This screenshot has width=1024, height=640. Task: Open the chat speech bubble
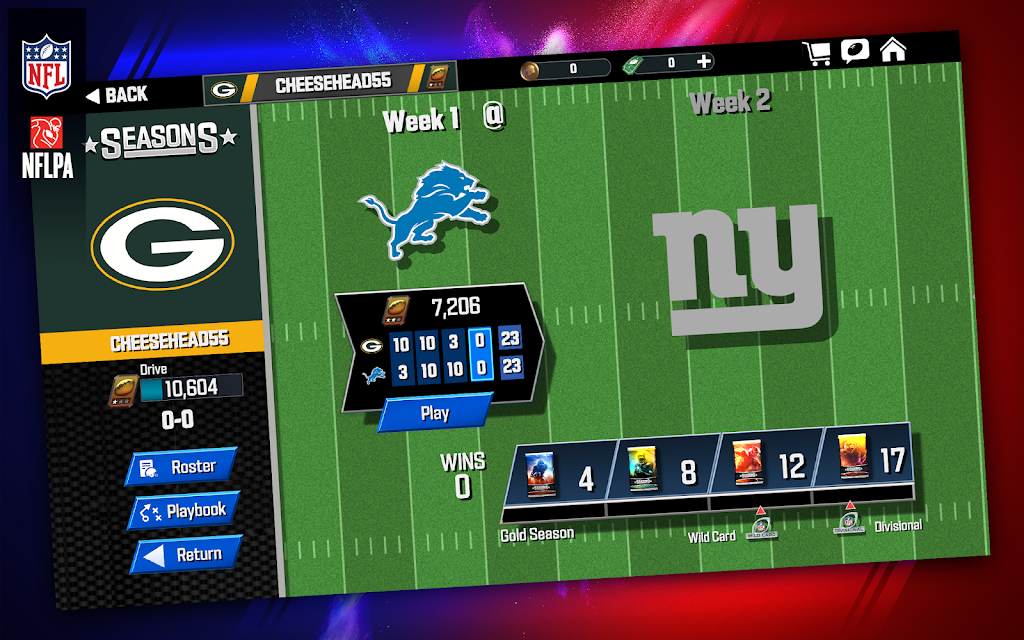[855, 50]
